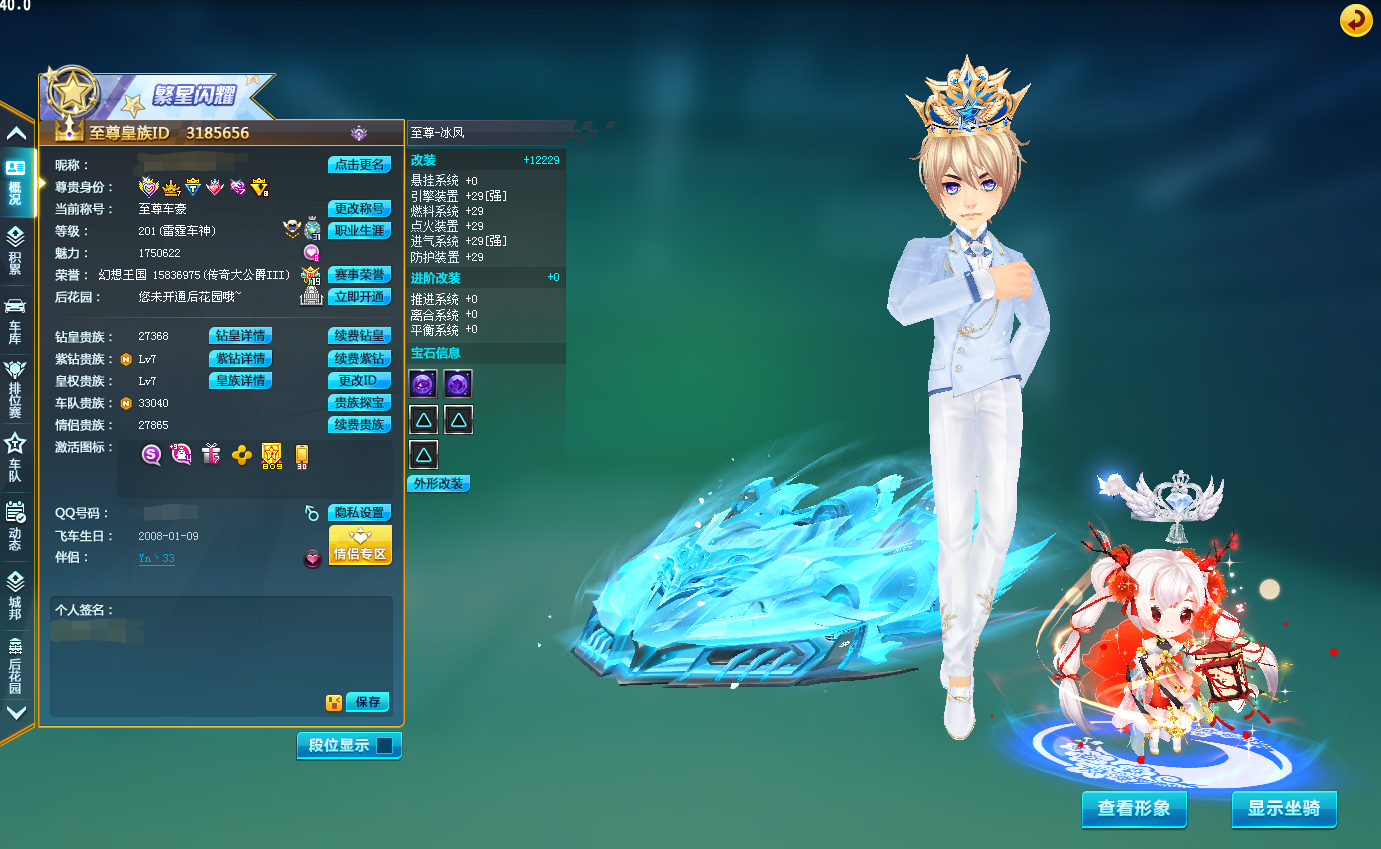The height and width of the screenshot is (849, 1381).
Task: Click the yellow back arrow button
Action: pos(1356,20)
